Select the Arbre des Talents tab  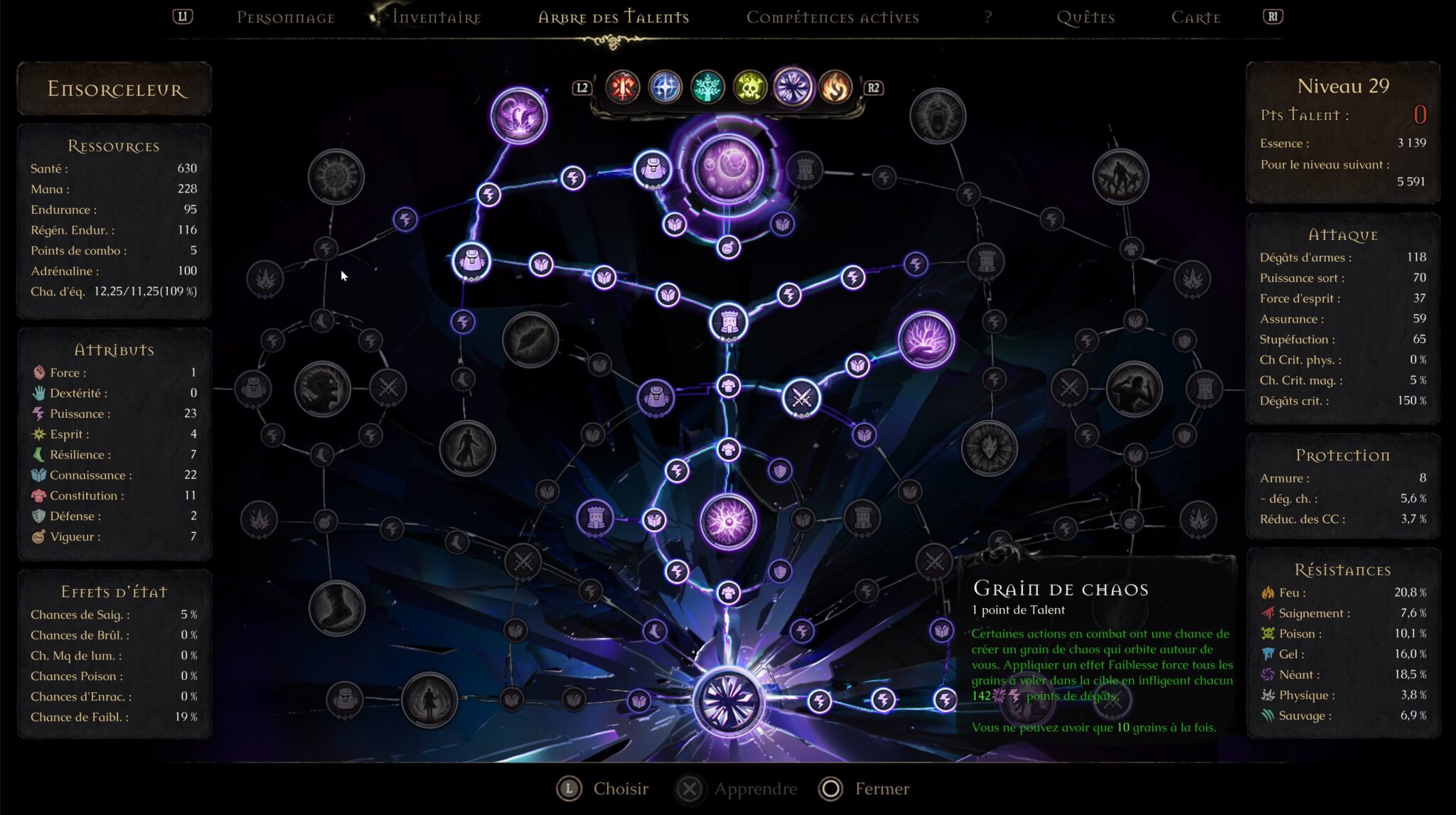(613, 18)
